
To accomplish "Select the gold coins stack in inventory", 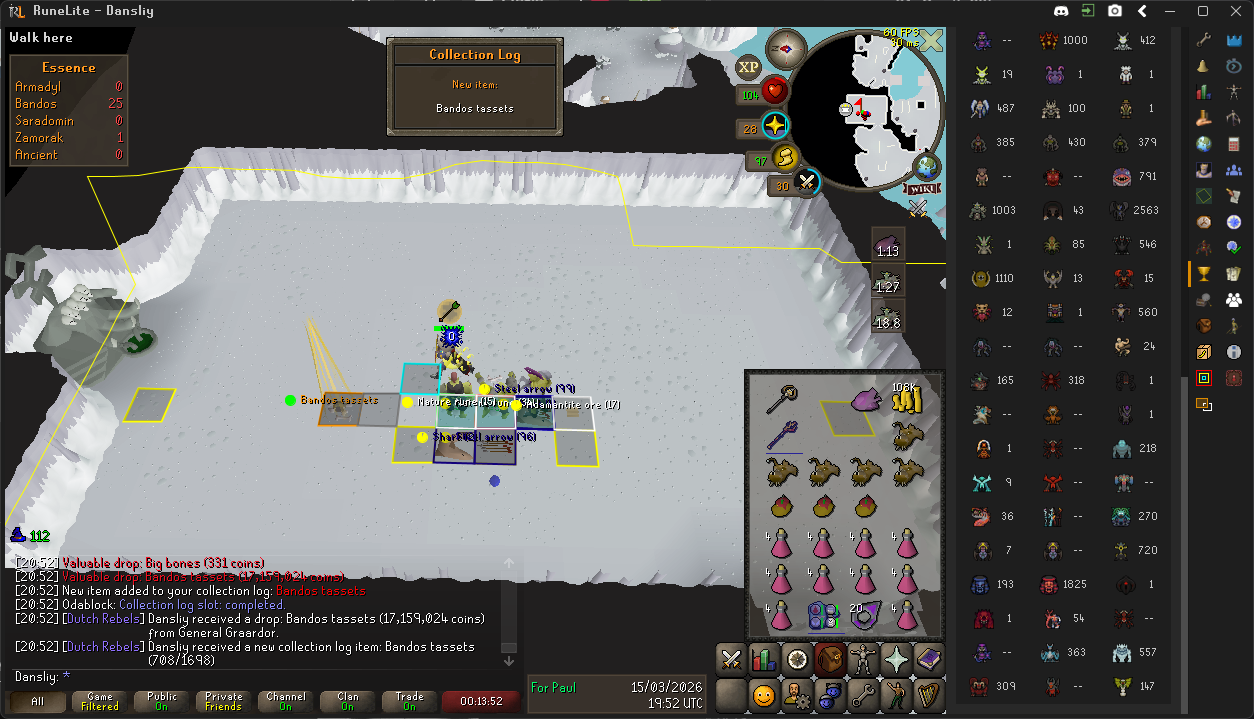I will [x=906, y=399].
